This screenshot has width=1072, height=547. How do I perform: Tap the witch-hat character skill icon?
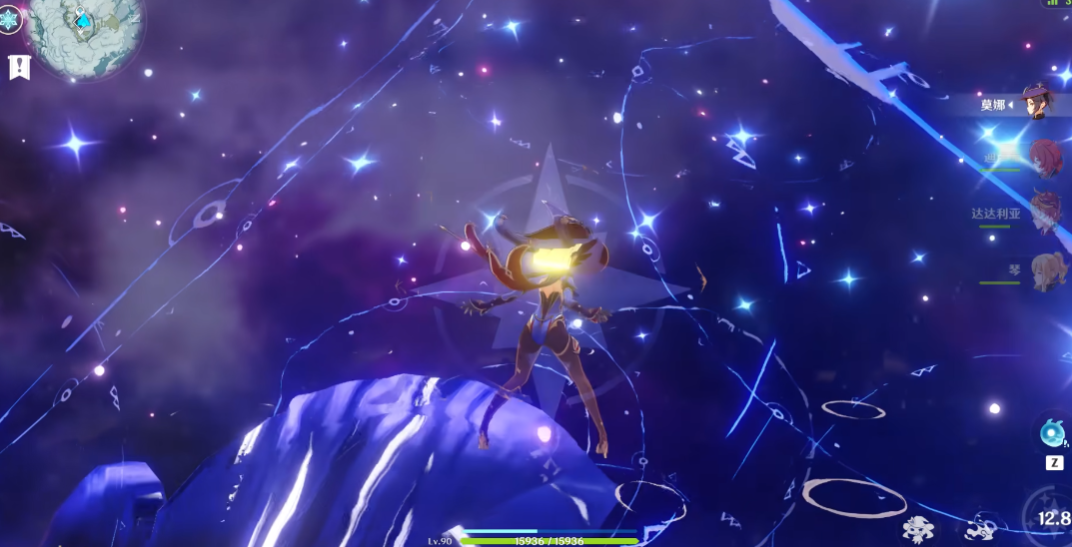[x=918, y=527]
